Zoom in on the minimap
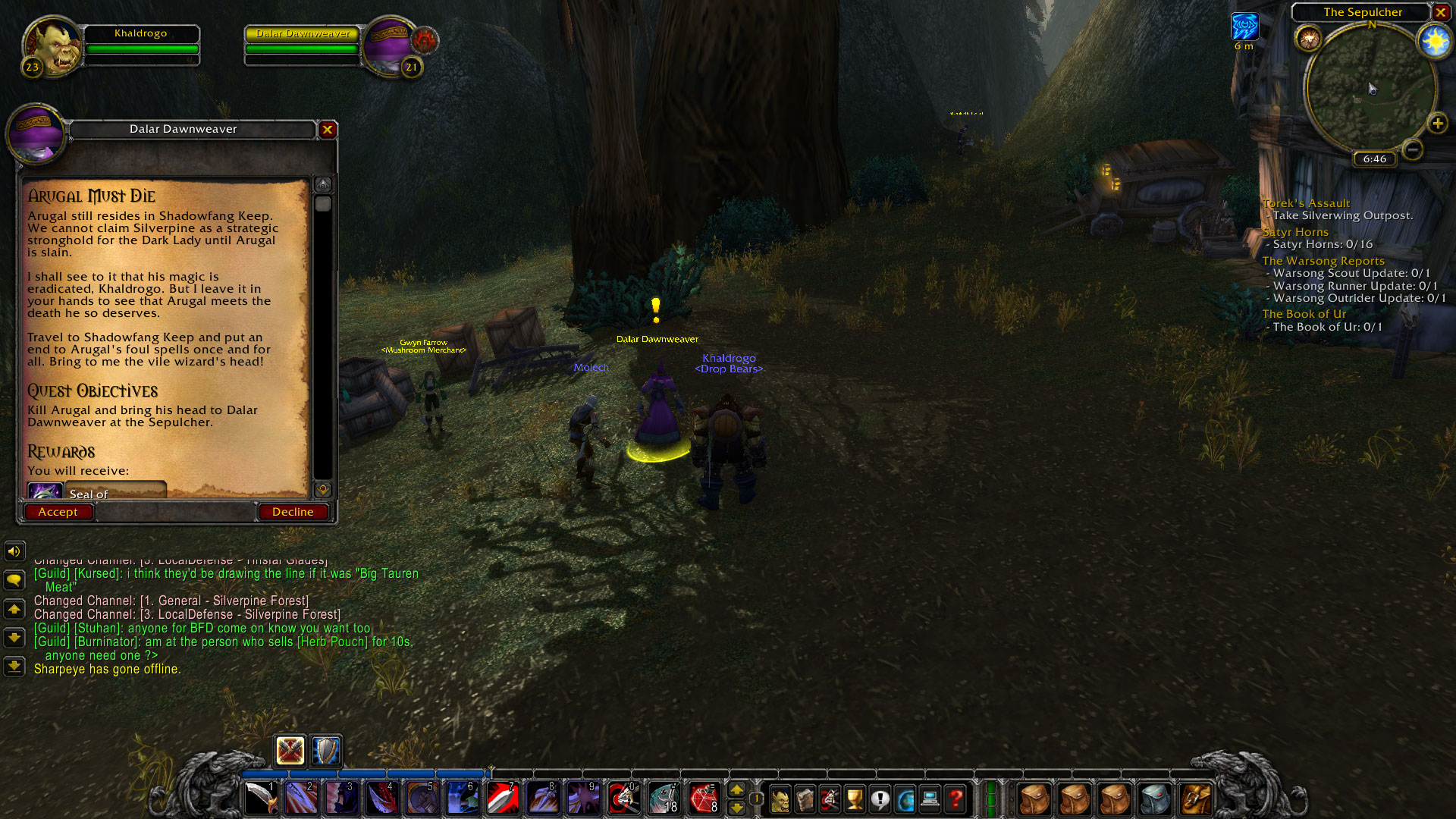Viewport: 1456px width, 819px height. pos(1437,121)
